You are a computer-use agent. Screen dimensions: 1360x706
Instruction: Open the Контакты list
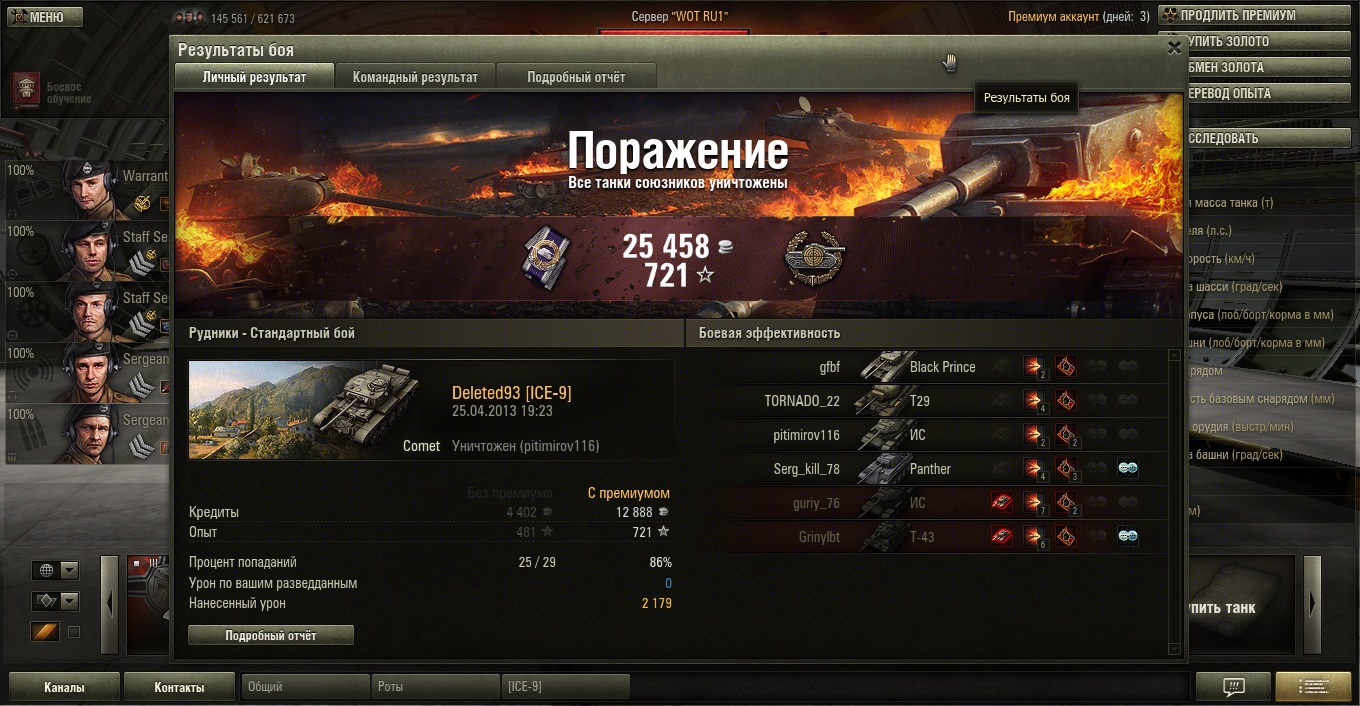[x=179, y=687]
